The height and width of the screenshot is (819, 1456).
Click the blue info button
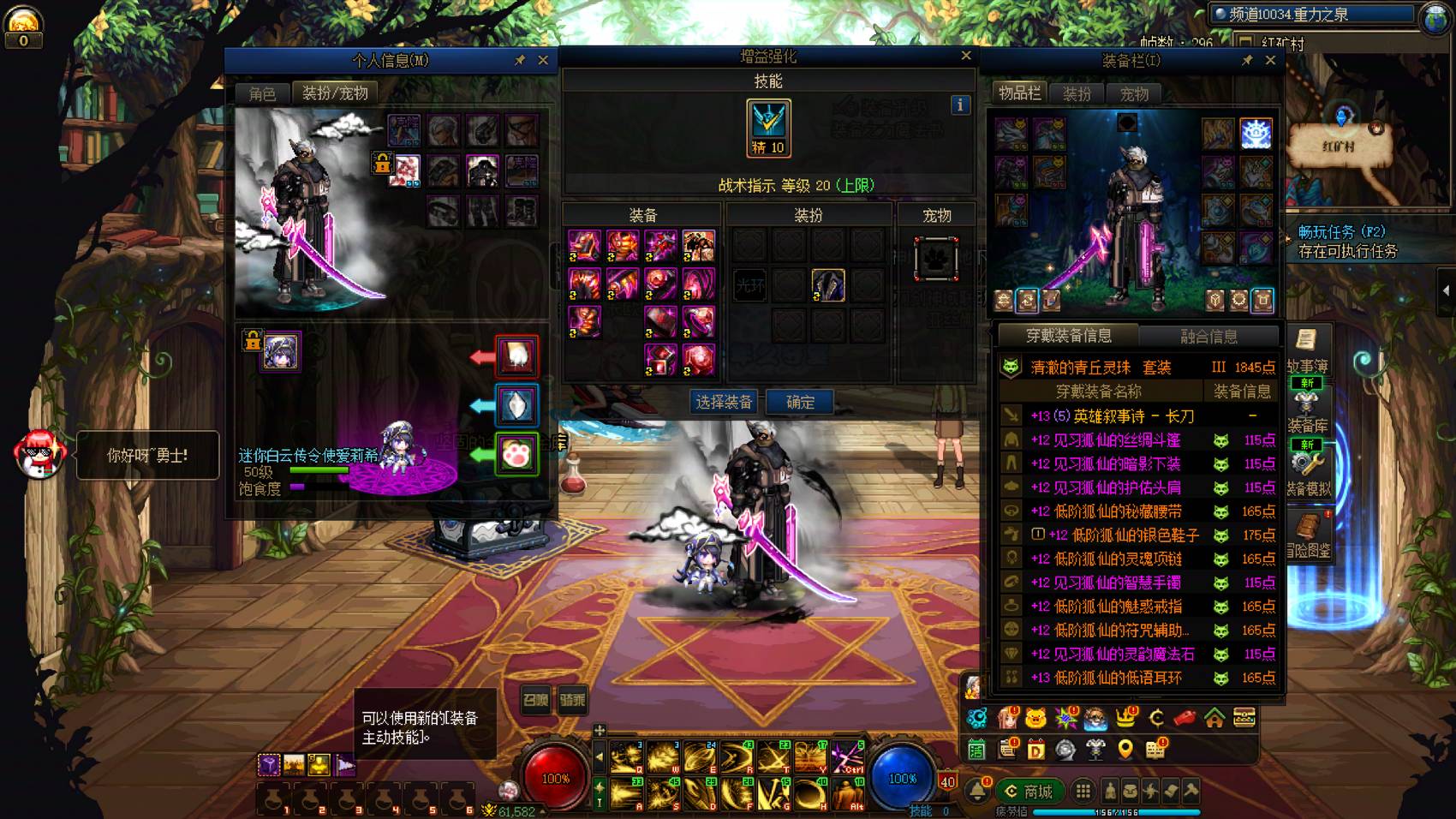[x=960, y=105]
